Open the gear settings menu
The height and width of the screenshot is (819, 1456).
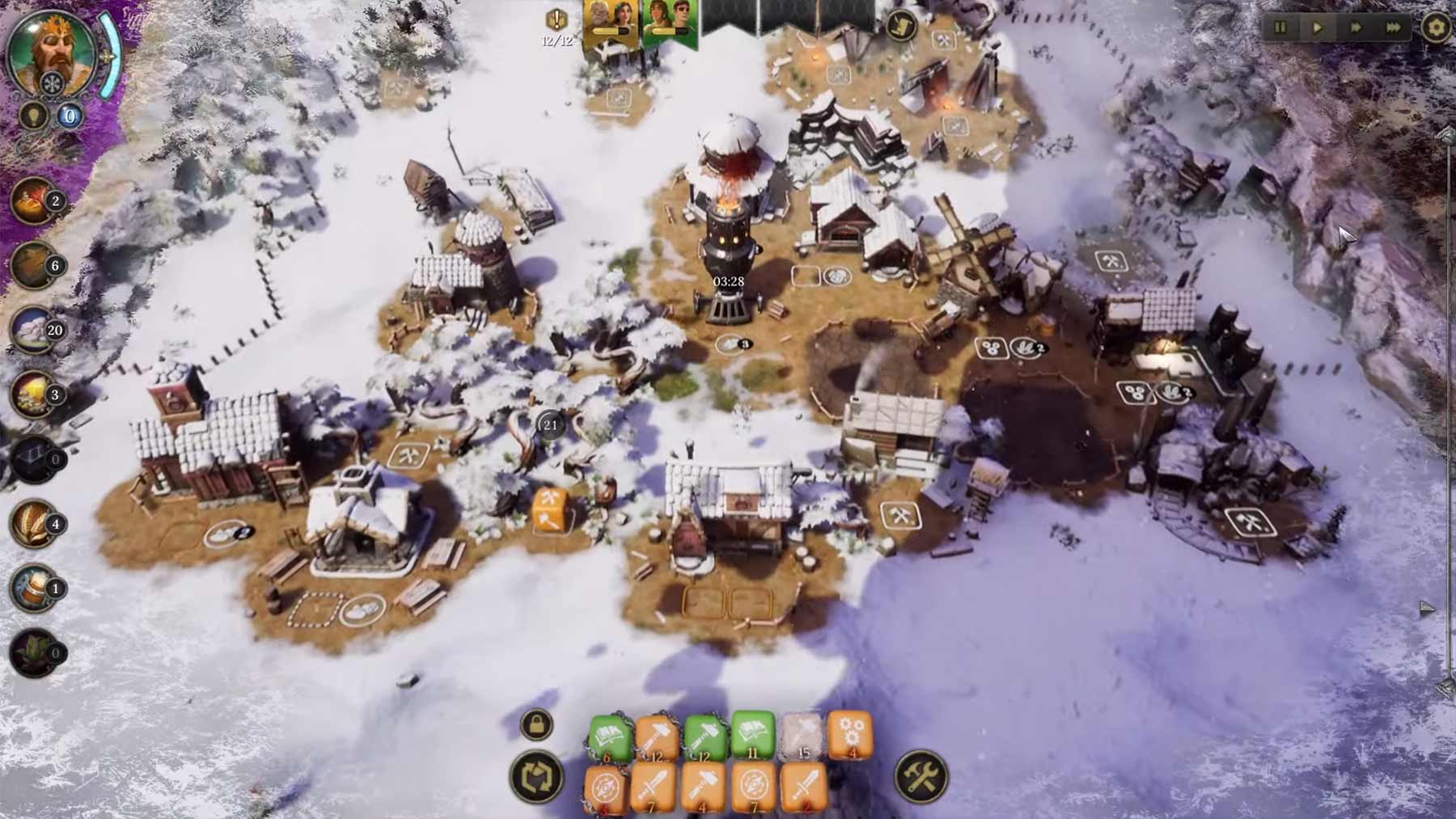[1437, 27]
